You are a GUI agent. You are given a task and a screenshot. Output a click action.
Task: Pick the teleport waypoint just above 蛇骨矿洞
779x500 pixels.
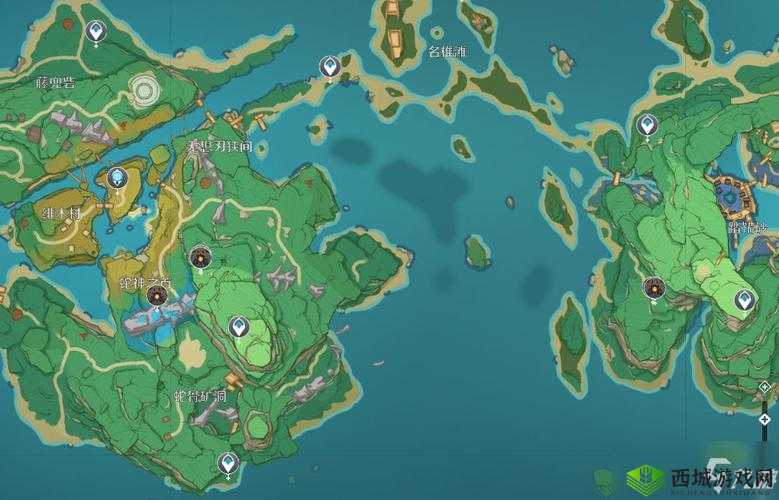pos(238,326)
